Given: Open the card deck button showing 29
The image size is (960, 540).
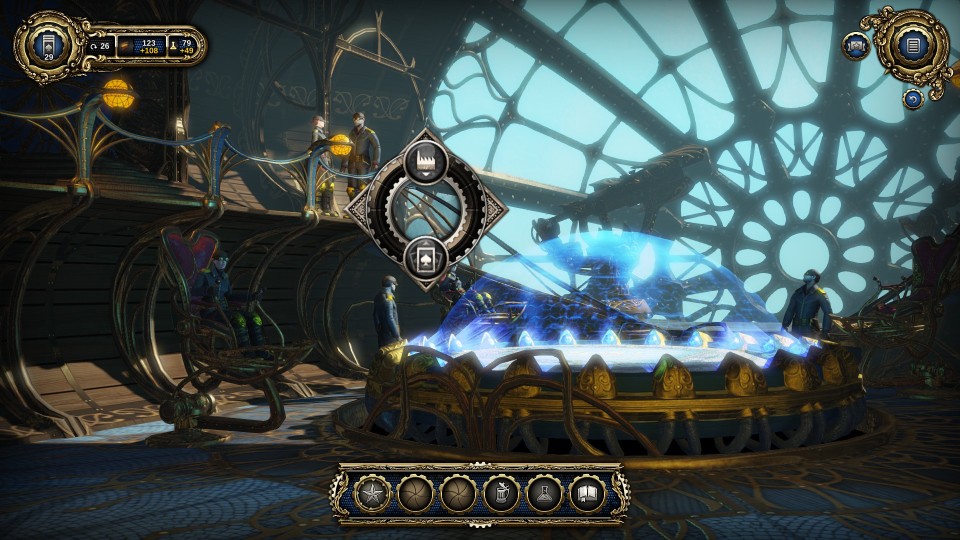Looking at the screenshot, I should pos(46,46).
